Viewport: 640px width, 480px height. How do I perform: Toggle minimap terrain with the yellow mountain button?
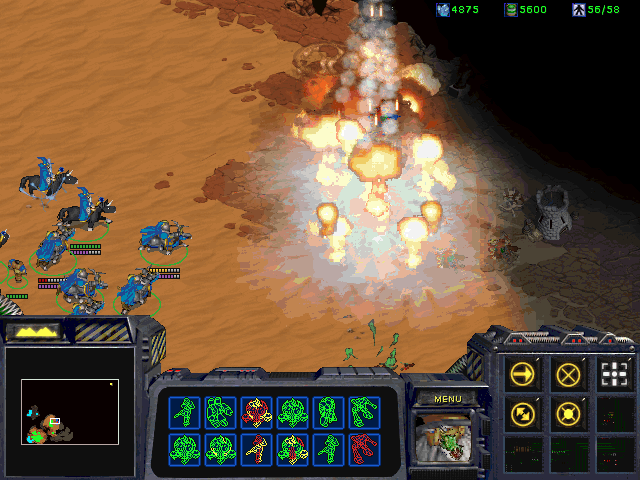[32, 331]
